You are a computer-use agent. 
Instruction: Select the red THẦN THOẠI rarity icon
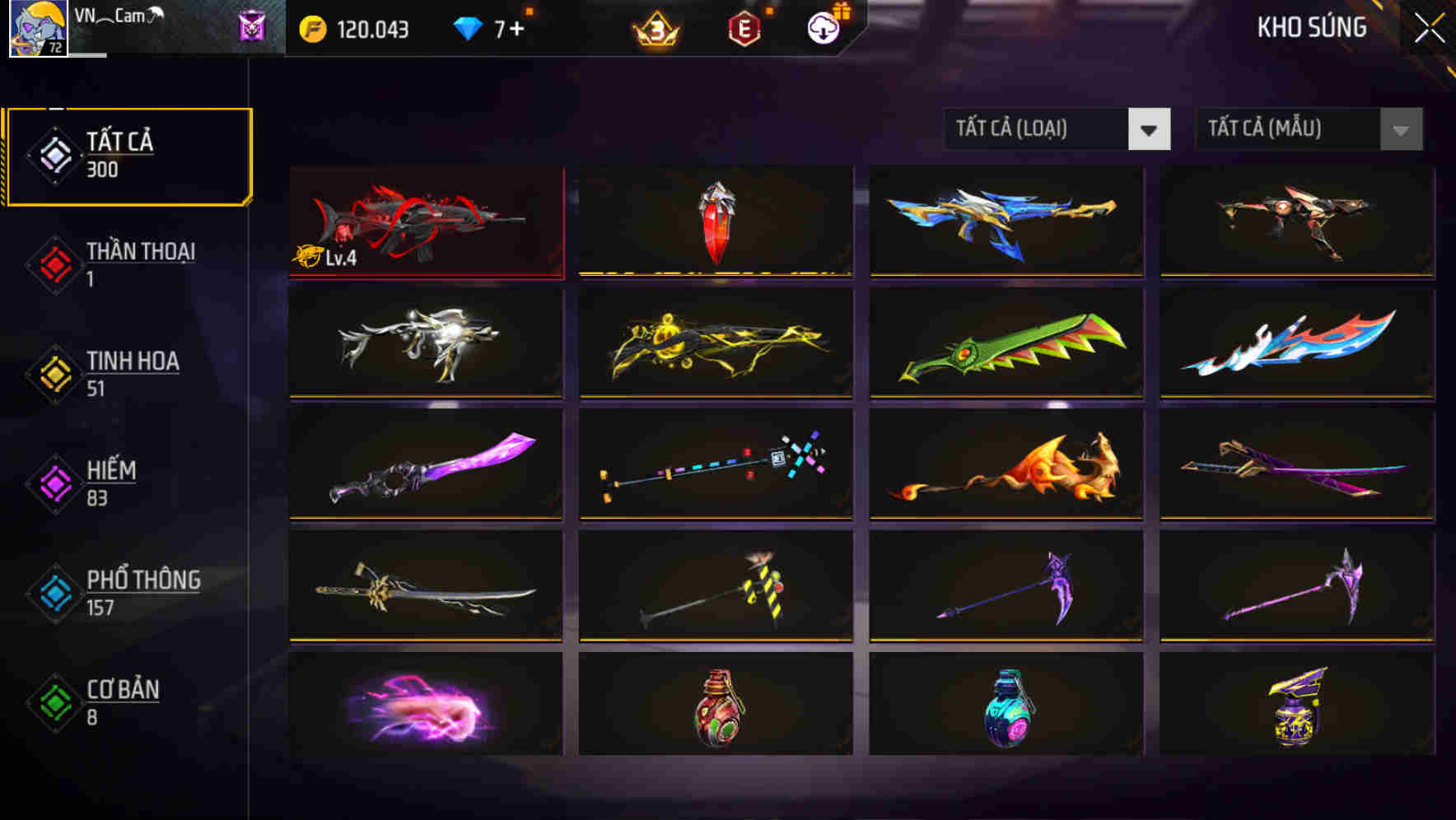(54, 265)
